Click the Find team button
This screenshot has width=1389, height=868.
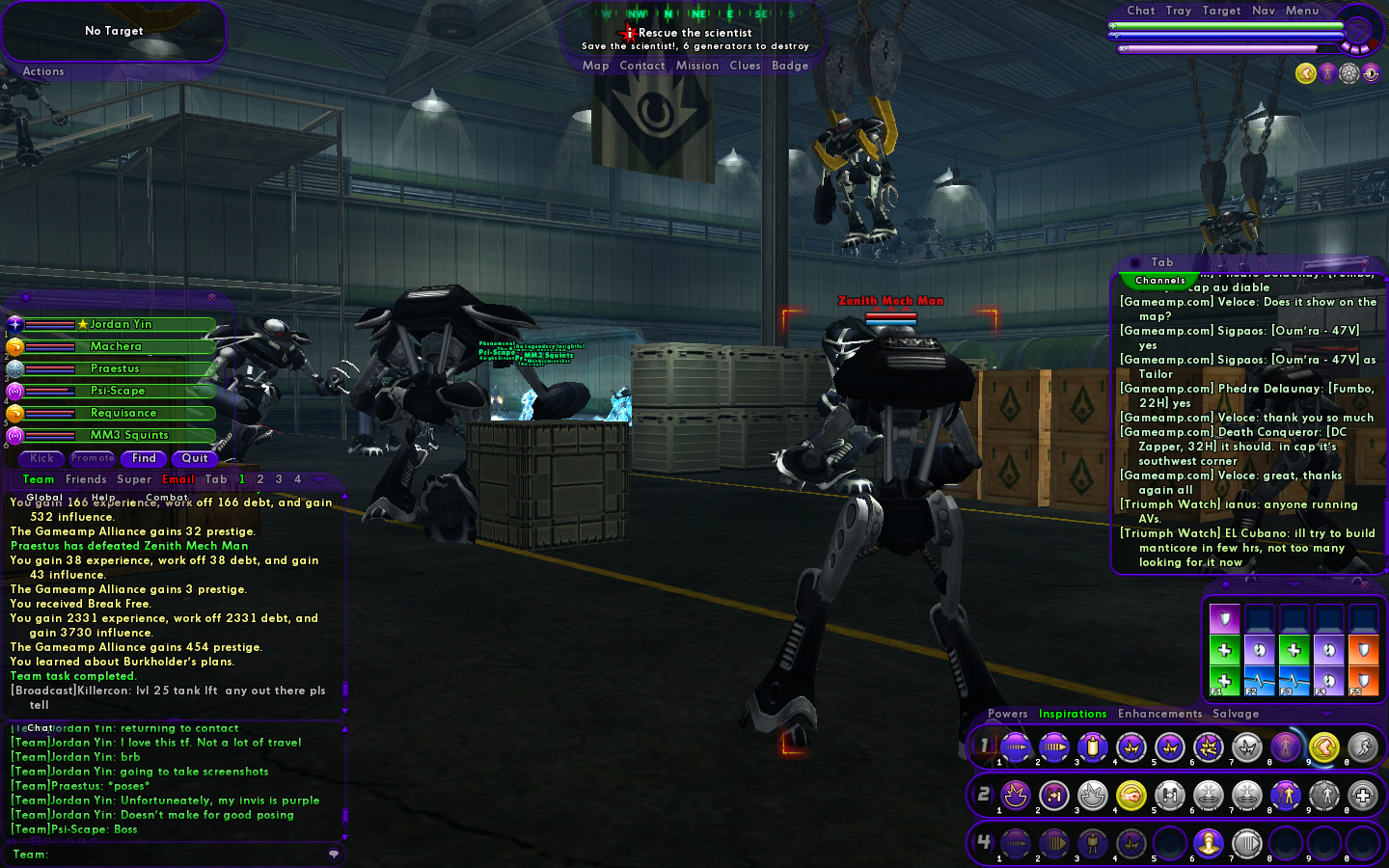[x=144, y=458]
